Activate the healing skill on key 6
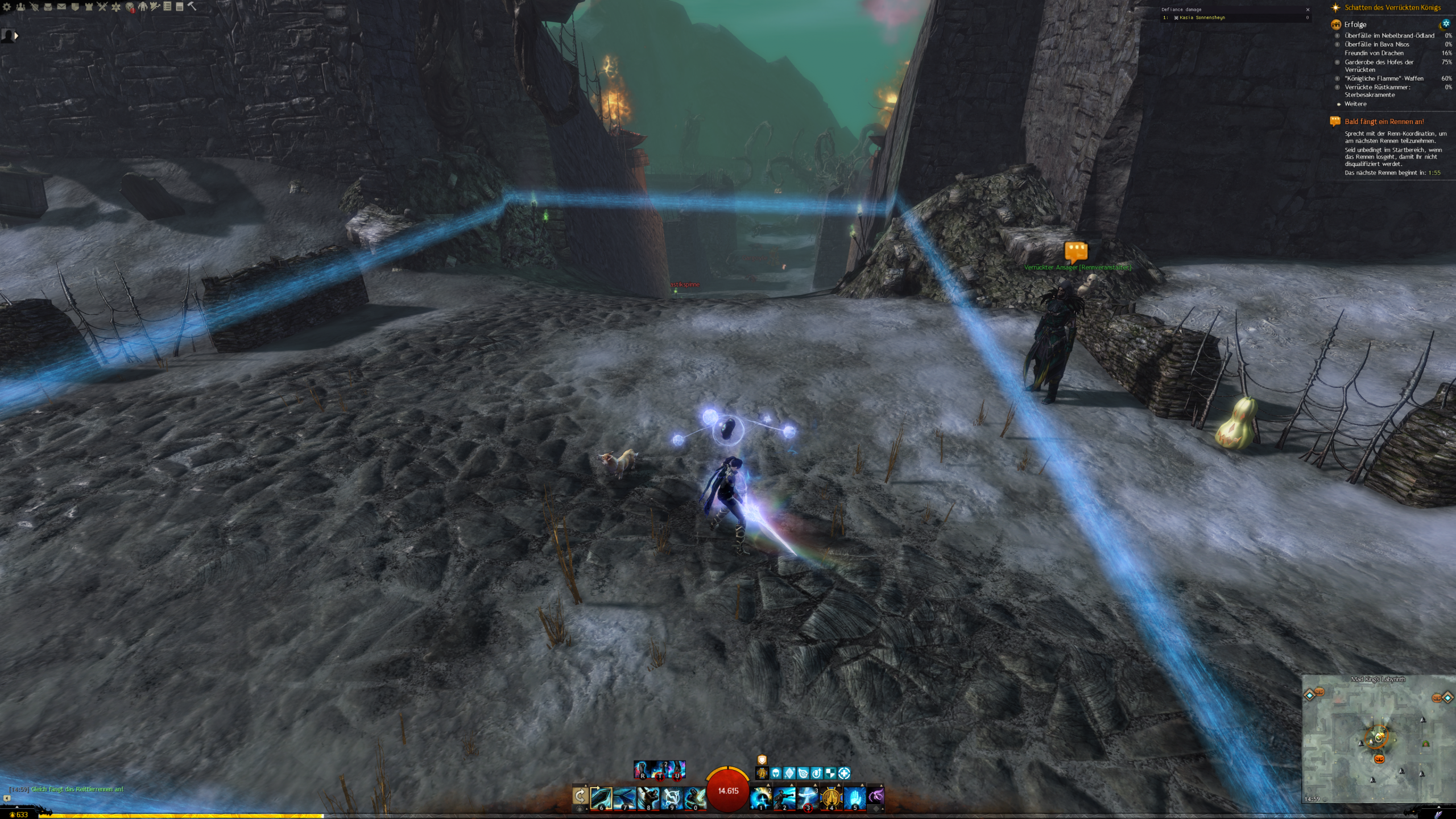 pyautogui.click(x=601, y=797)
